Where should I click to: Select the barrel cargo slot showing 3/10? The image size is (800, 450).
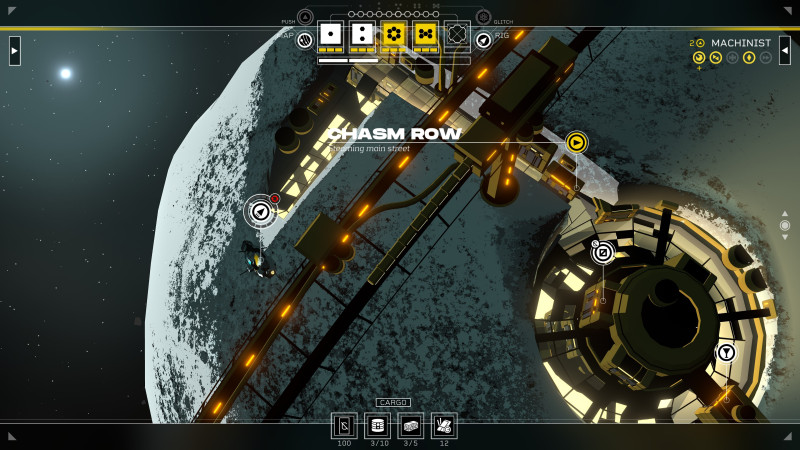[x=377, y=425]
